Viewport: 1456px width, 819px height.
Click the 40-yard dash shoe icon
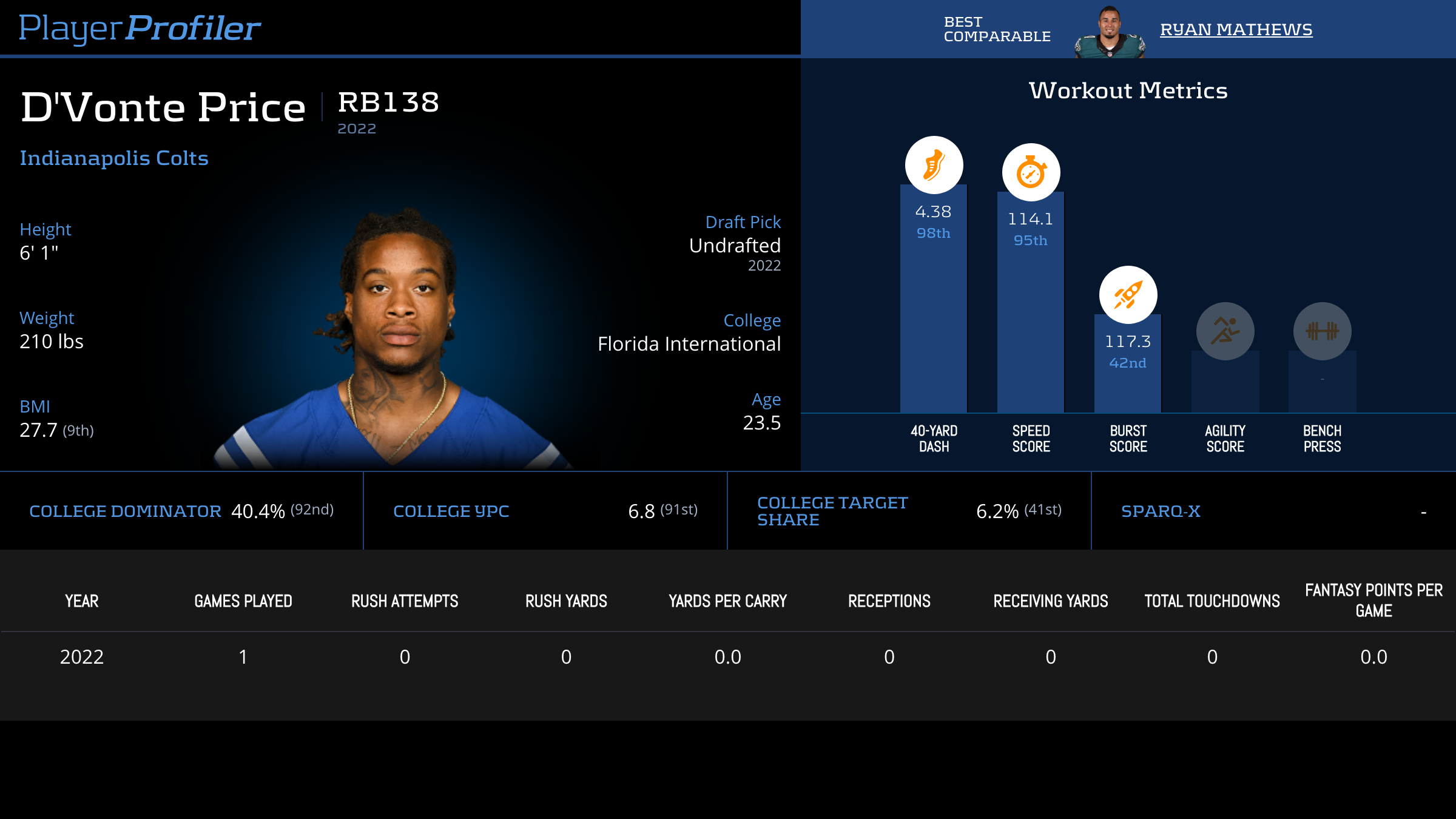[934, 165]
